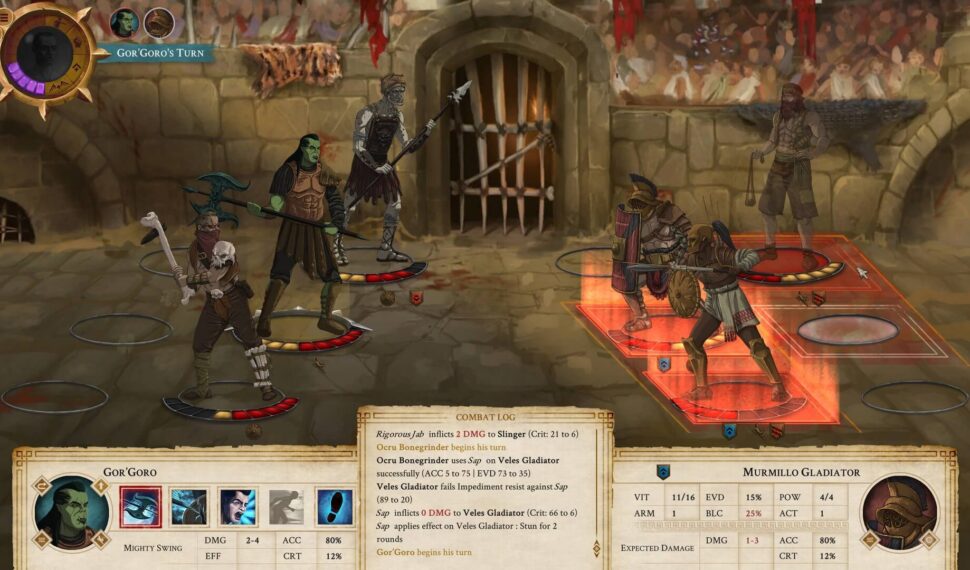The image size is (970, 570).
Task: Click the diamond button lower-right of Murmillo portrait
Action: point(930,542)
